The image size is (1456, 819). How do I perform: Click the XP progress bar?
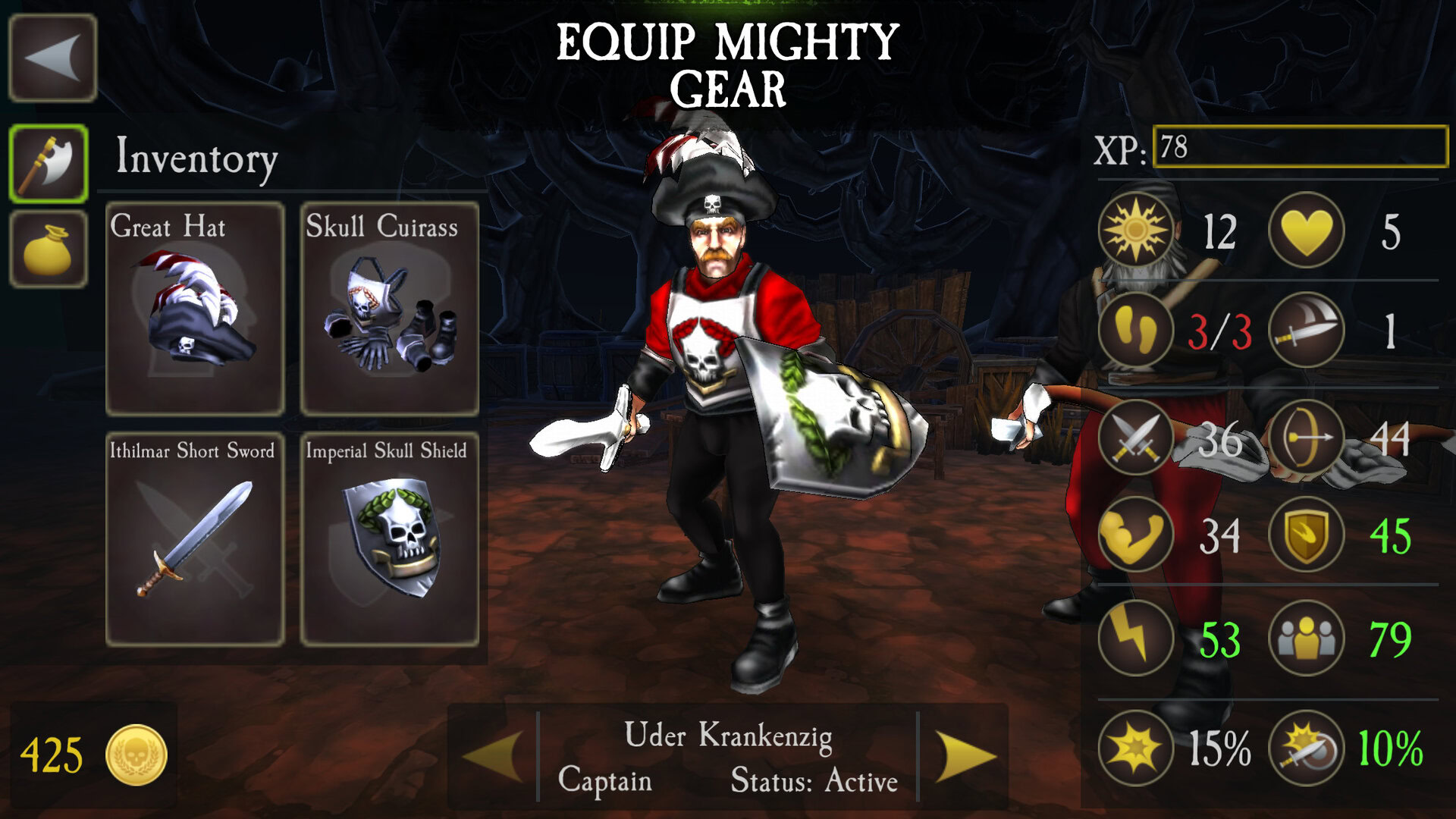click(1300, 146)
